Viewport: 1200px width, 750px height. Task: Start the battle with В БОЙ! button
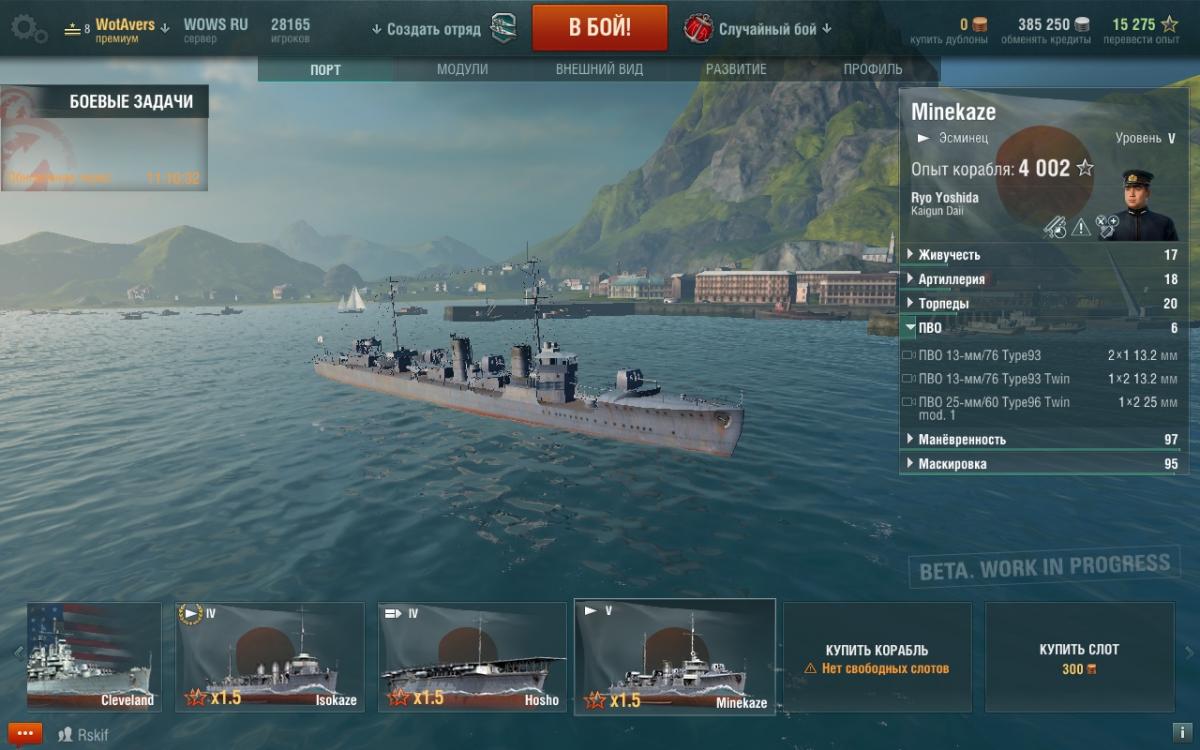click(599, 27)
